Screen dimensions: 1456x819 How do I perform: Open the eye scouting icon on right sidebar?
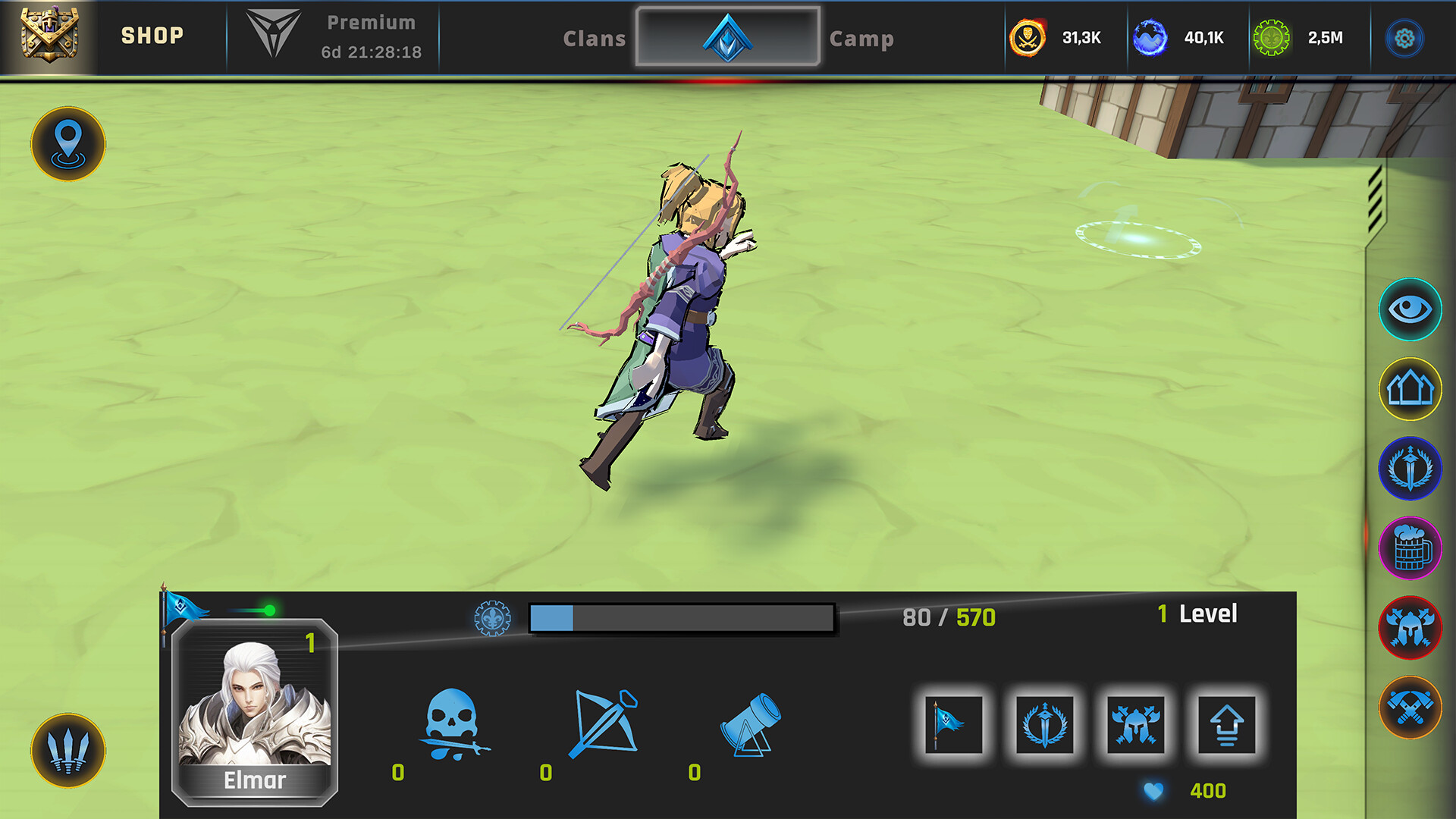(x=1409, y=309)
